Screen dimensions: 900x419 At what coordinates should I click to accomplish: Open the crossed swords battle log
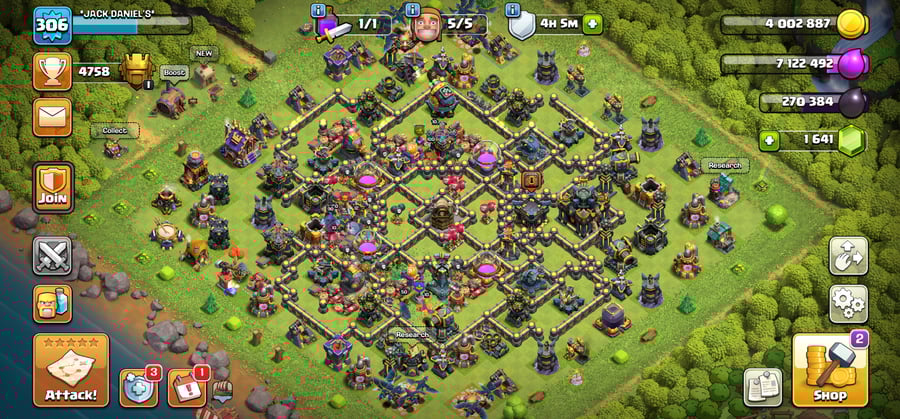[52, 255]
